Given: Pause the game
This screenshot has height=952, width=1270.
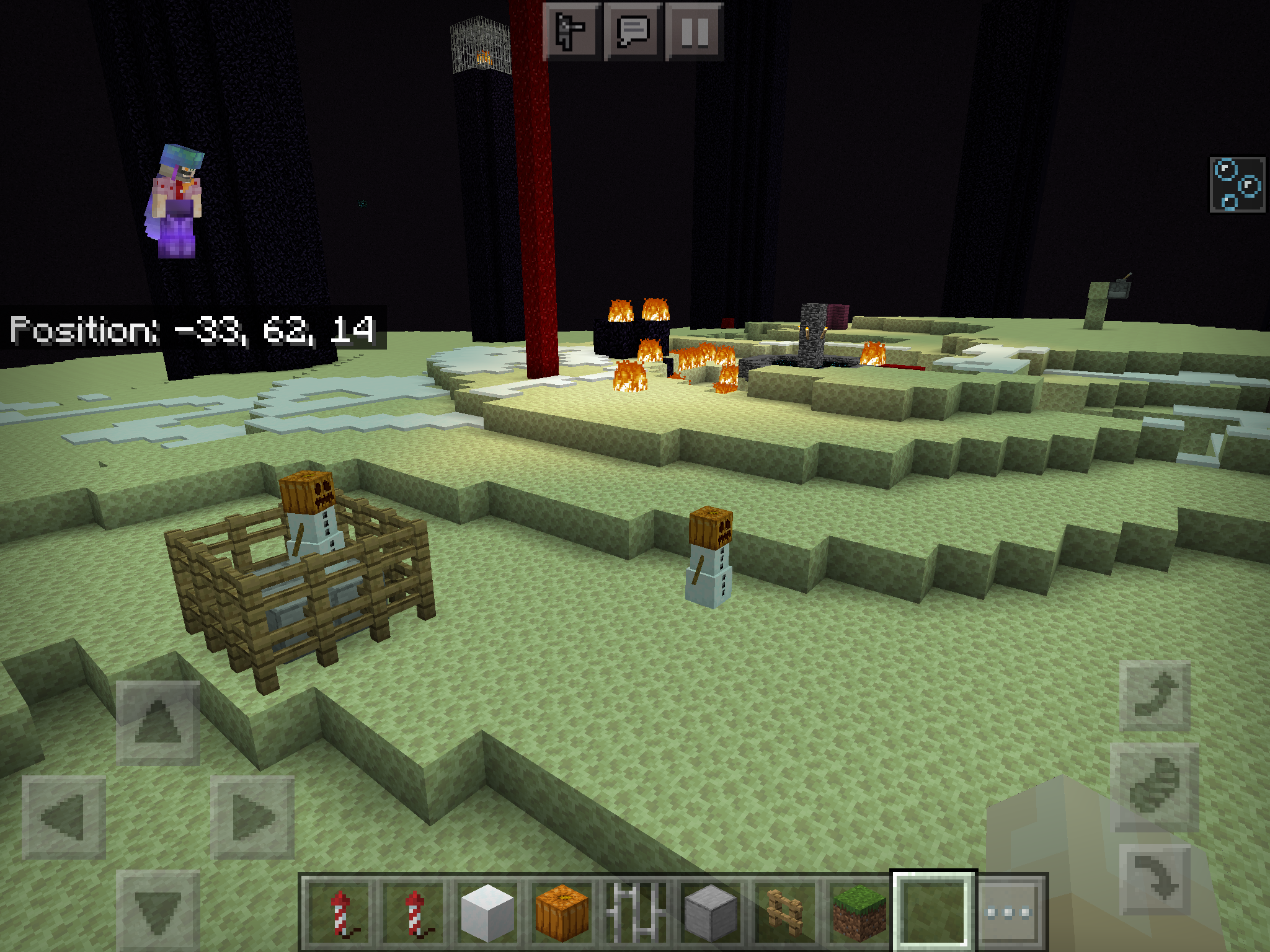Looking at the screenshot, I should coord(694,31).
